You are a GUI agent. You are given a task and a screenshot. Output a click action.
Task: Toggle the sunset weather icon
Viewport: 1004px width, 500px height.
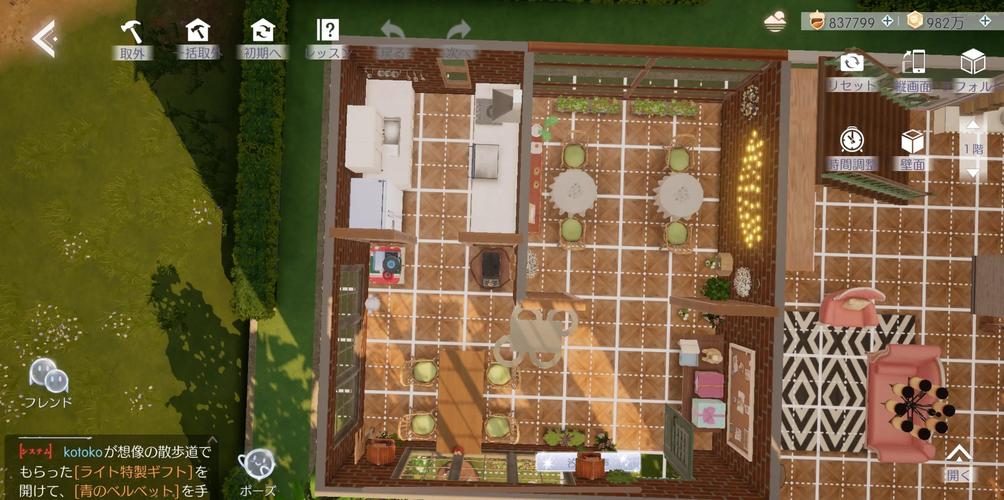tap(775, 21)
